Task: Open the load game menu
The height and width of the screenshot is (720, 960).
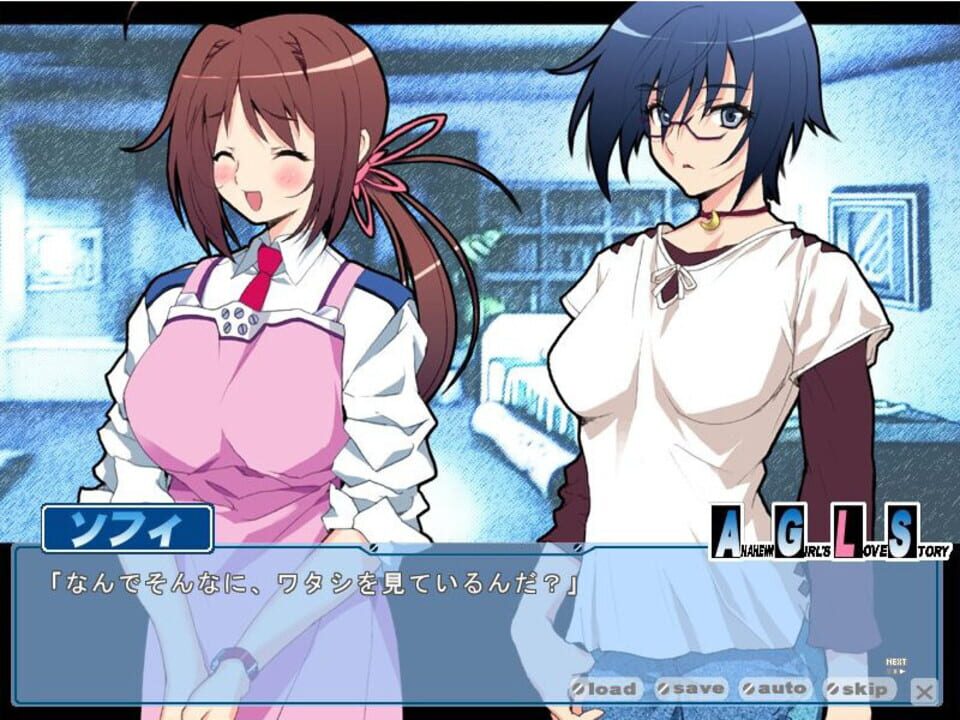Action: (604, 689)
